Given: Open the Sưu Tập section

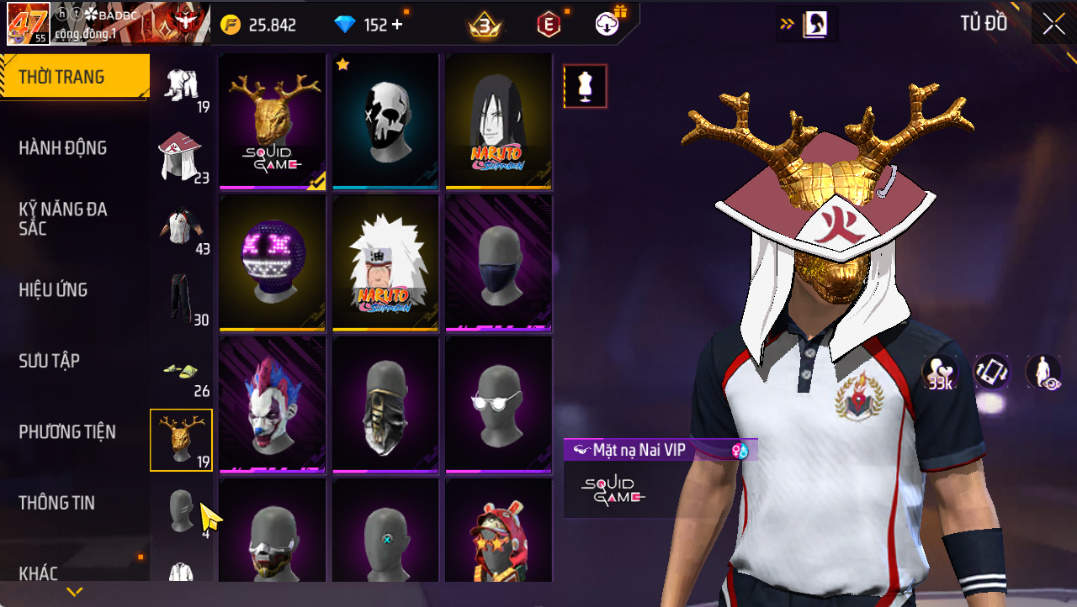Looking at the screenshot, I should click(x=49, y=361).
